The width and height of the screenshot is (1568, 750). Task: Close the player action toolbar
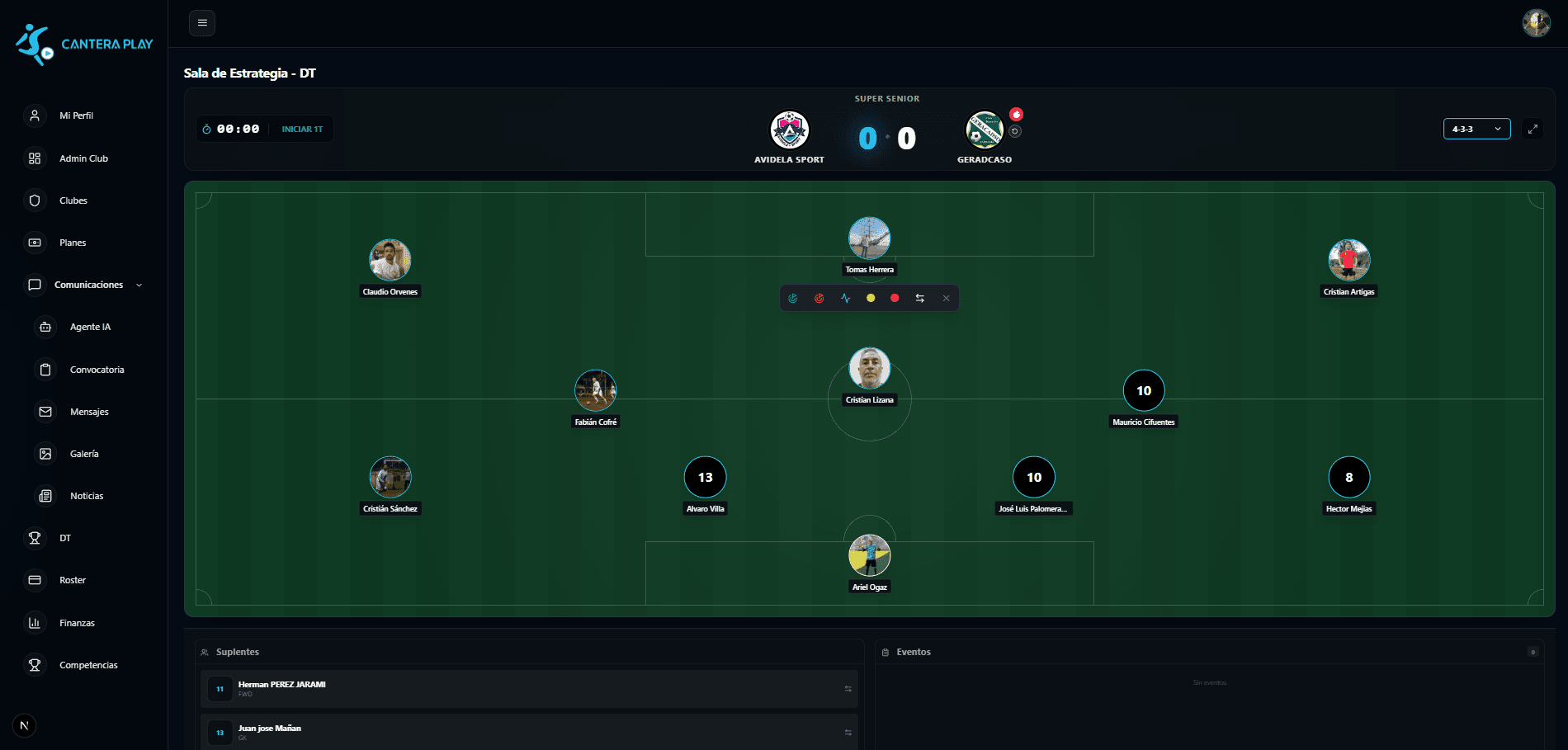[946, 299]
